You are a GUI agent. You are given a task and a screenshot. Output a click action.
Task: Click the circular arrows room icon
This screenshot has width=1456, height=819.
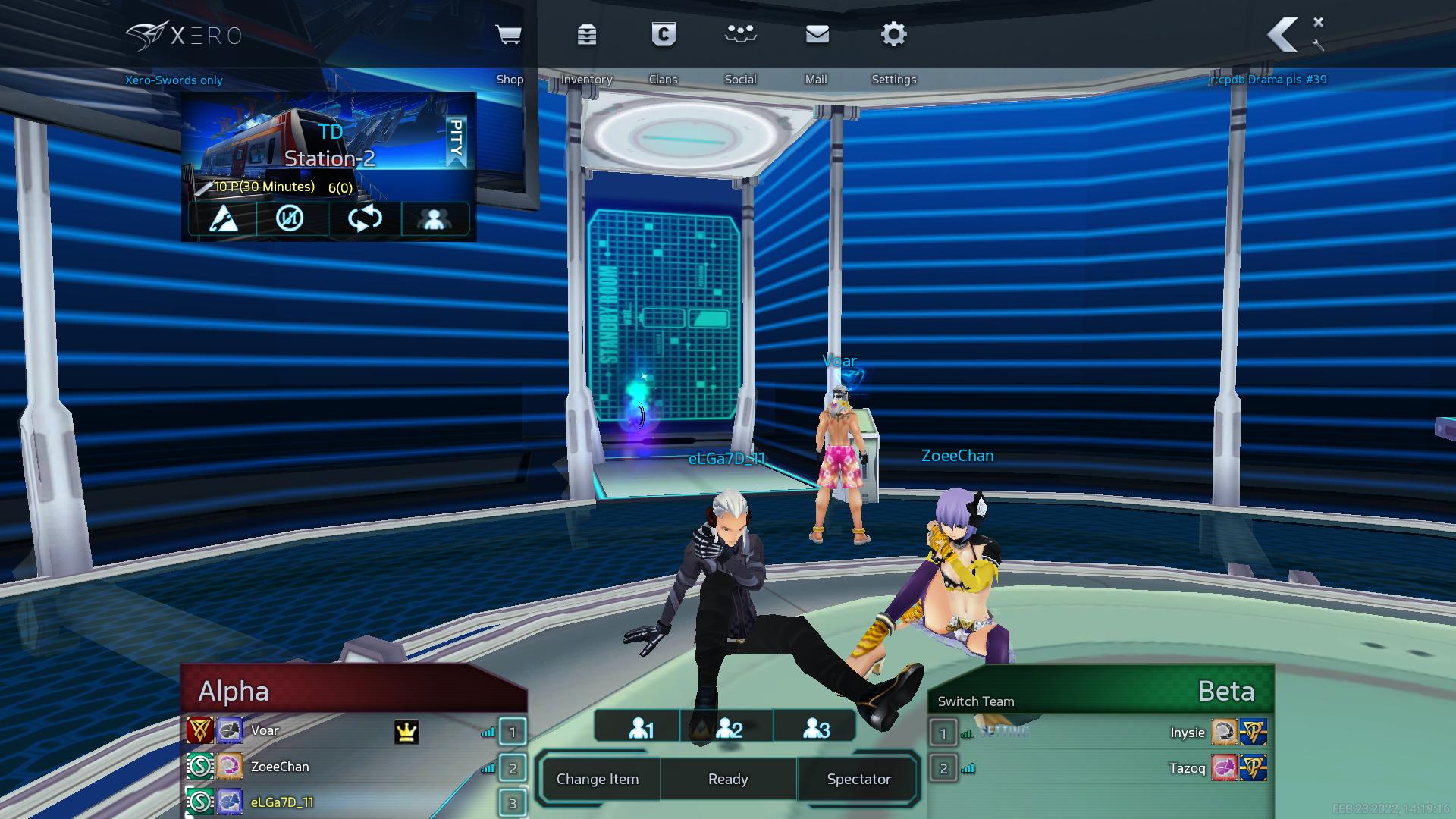pos(365,218)
